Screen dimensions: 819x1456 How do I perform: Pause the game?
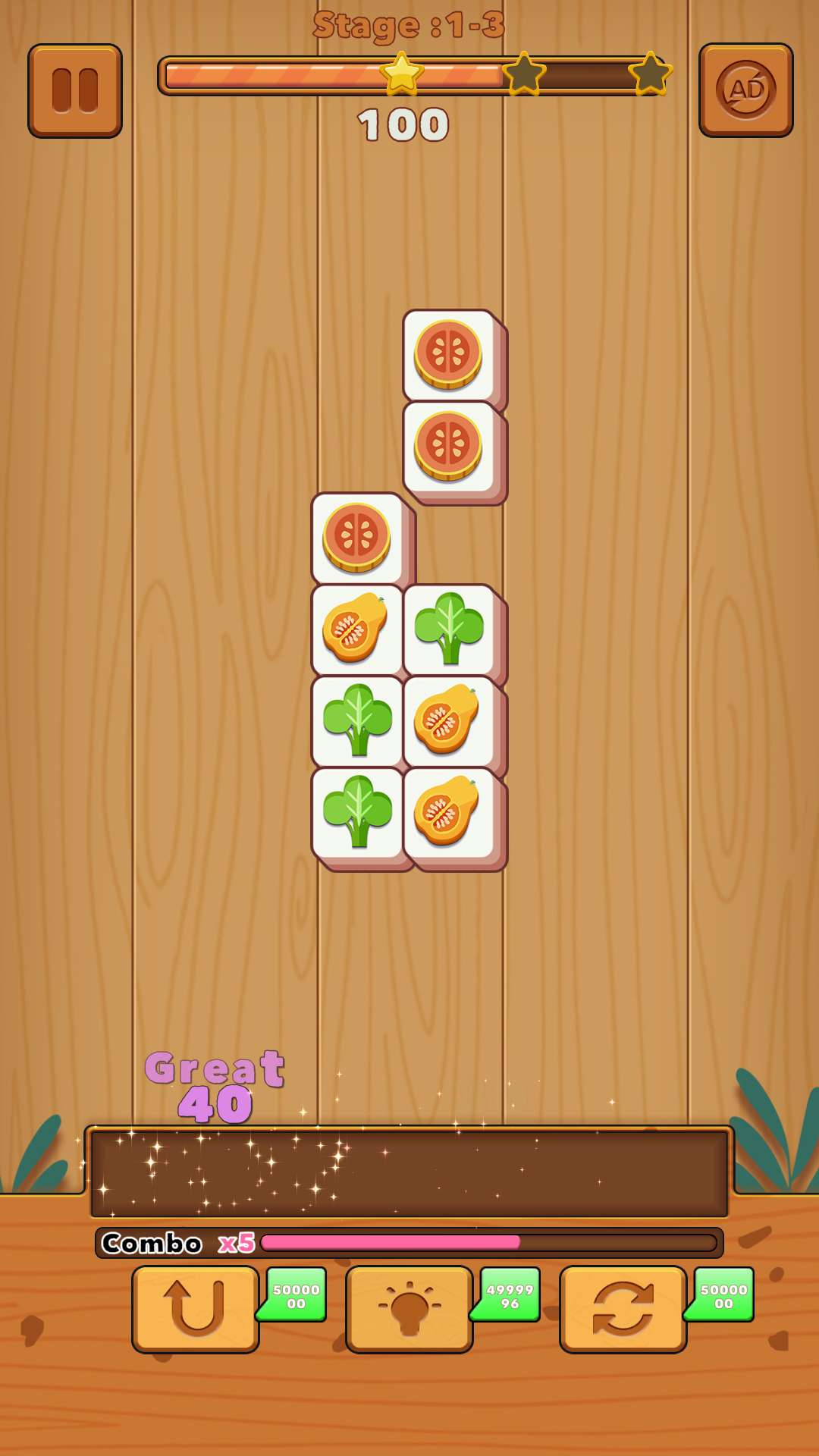(x=75, y=91)
